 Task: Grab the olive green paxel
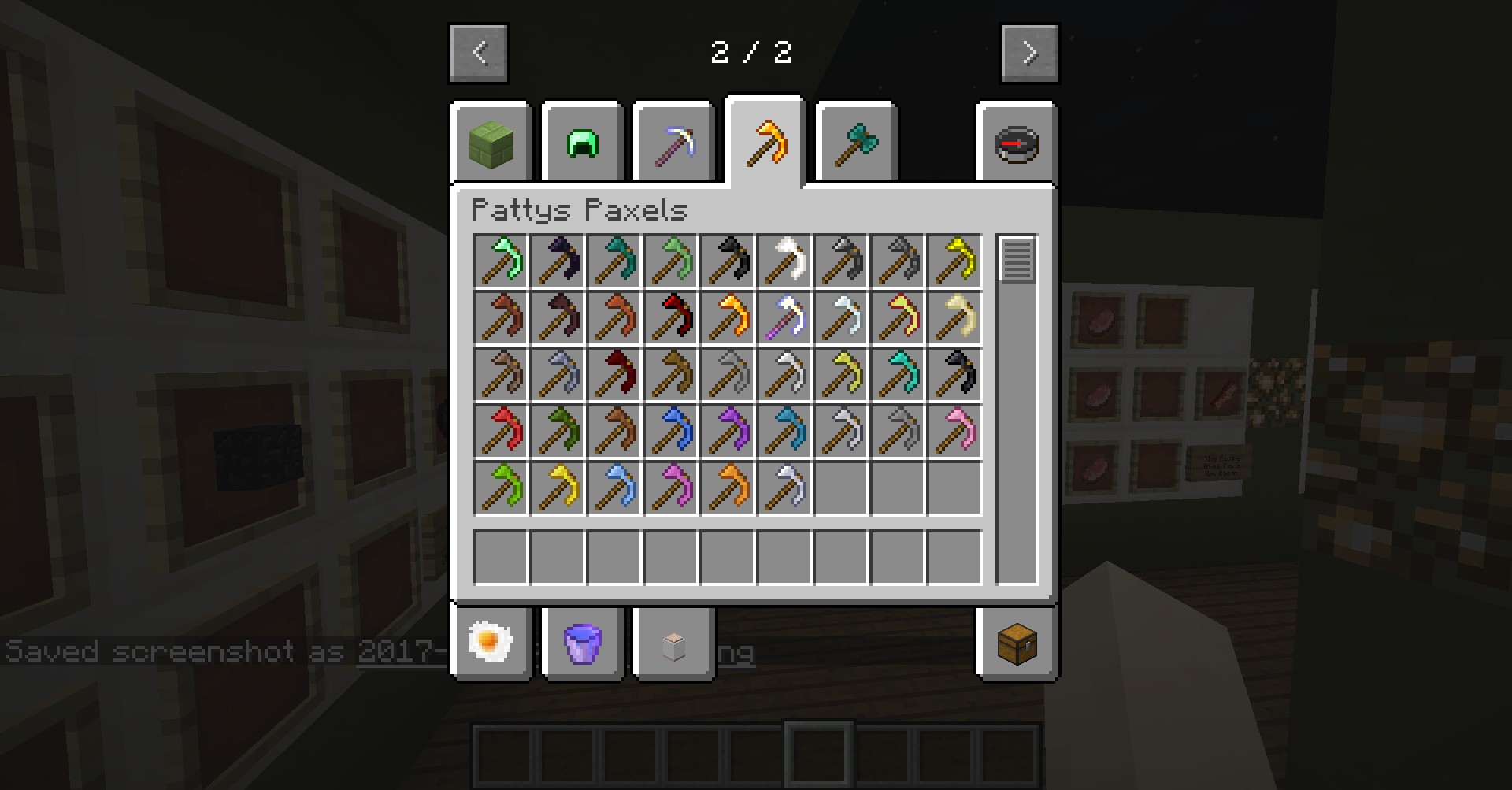(558, 430)
